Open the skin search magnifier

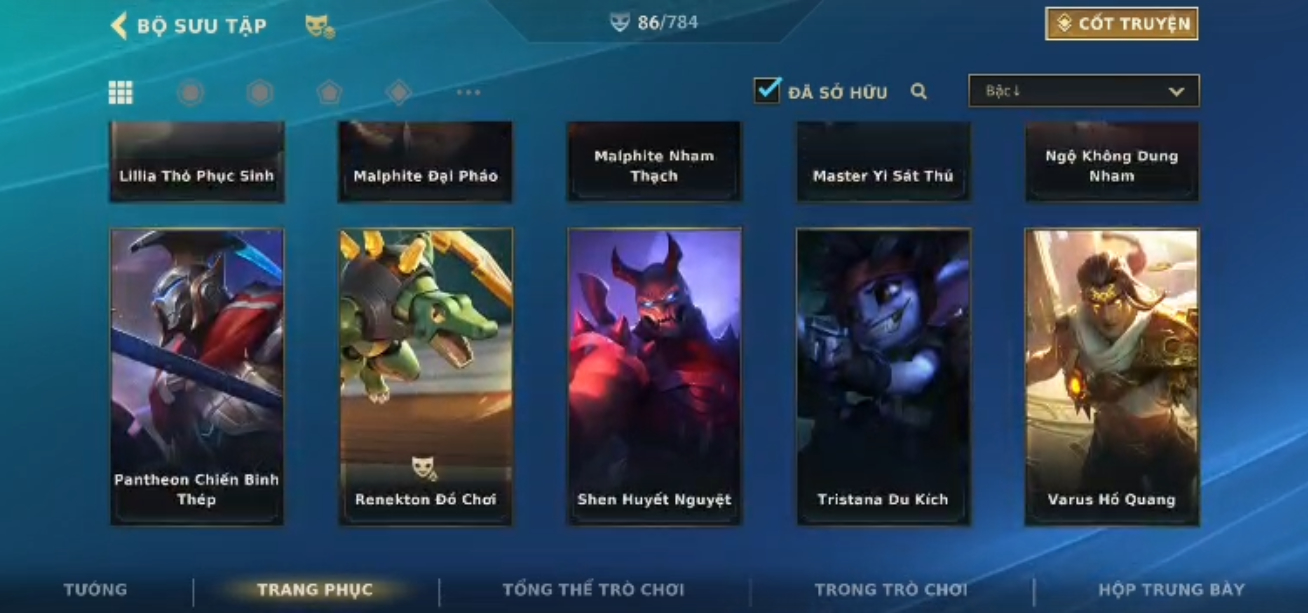point(919,92)
